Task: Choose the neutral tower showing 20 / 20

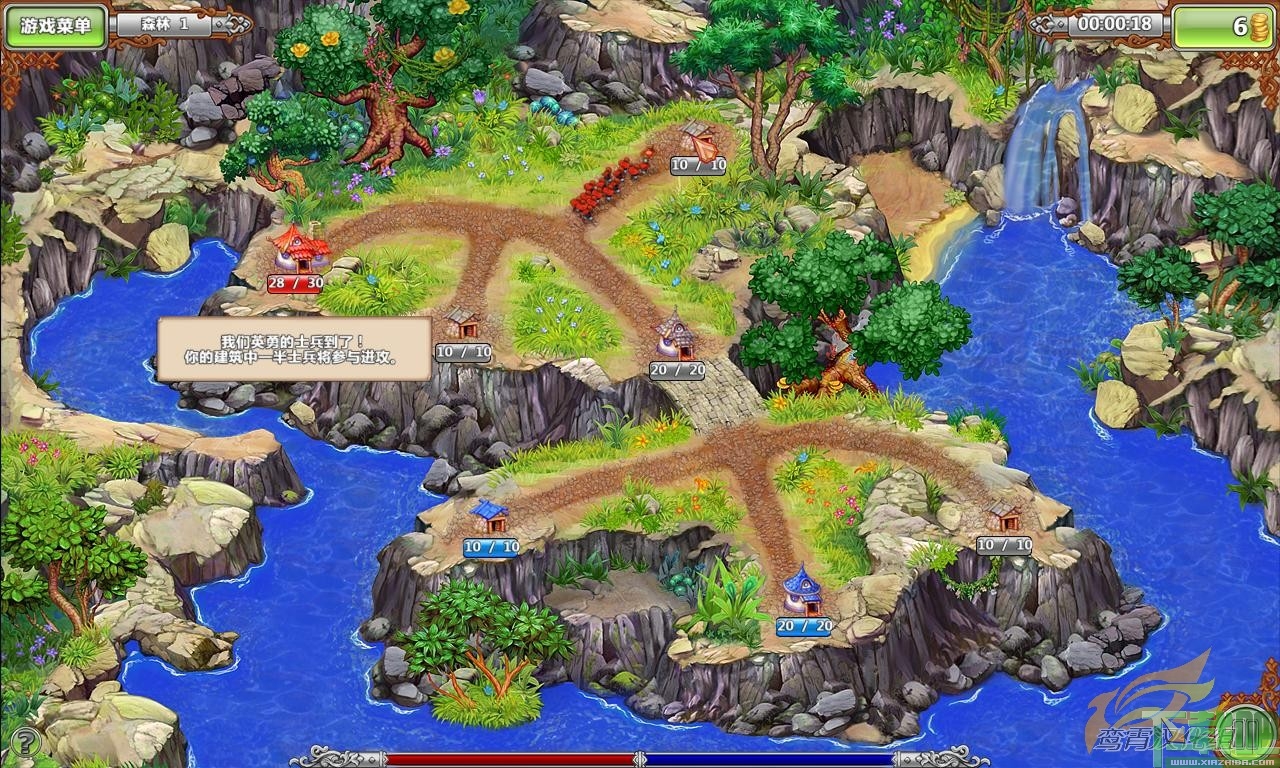Action: (x=677, y=336)
